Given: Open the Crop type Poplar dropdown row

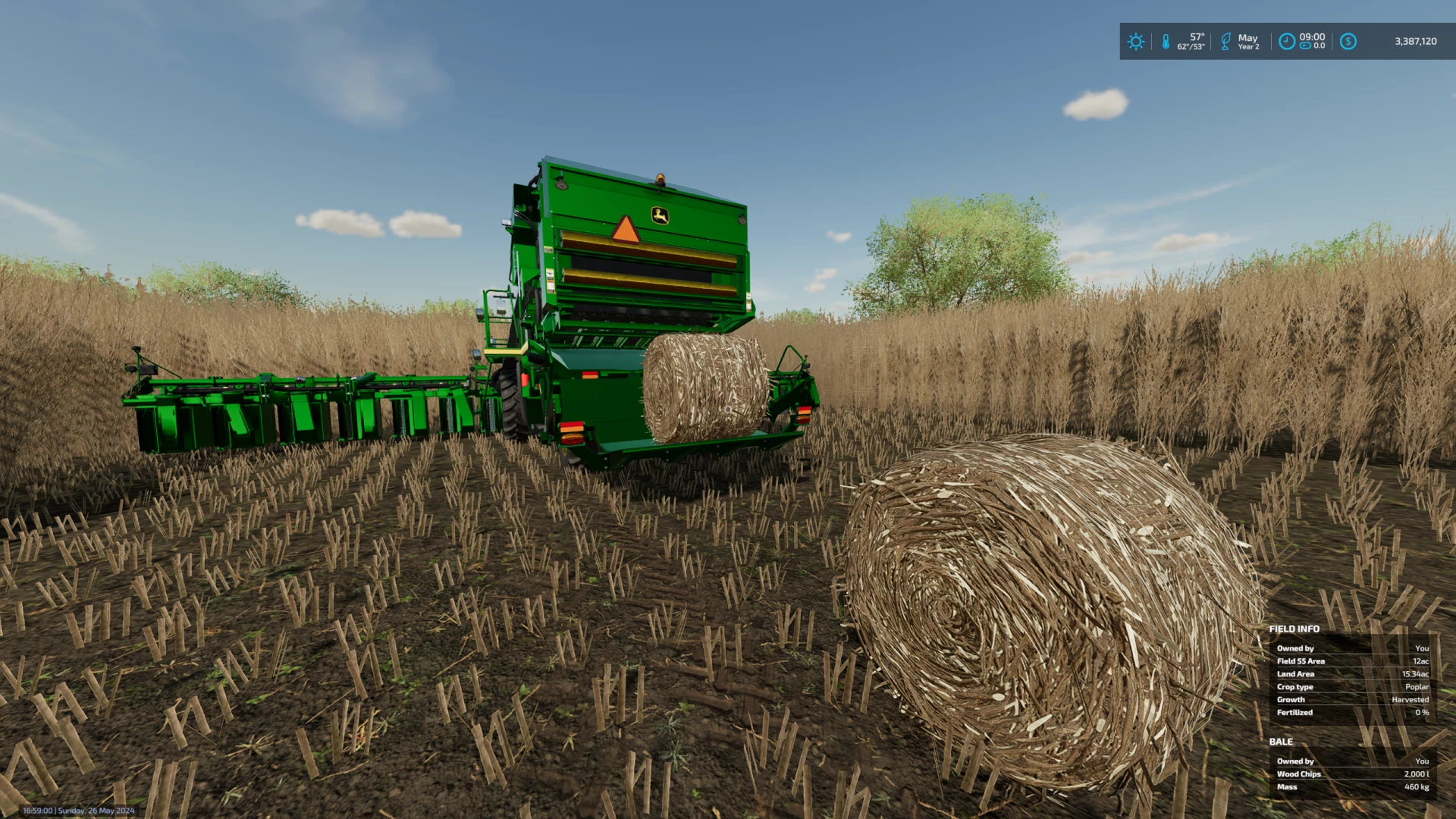Looking at the screenshot, I should (1352, 686).
